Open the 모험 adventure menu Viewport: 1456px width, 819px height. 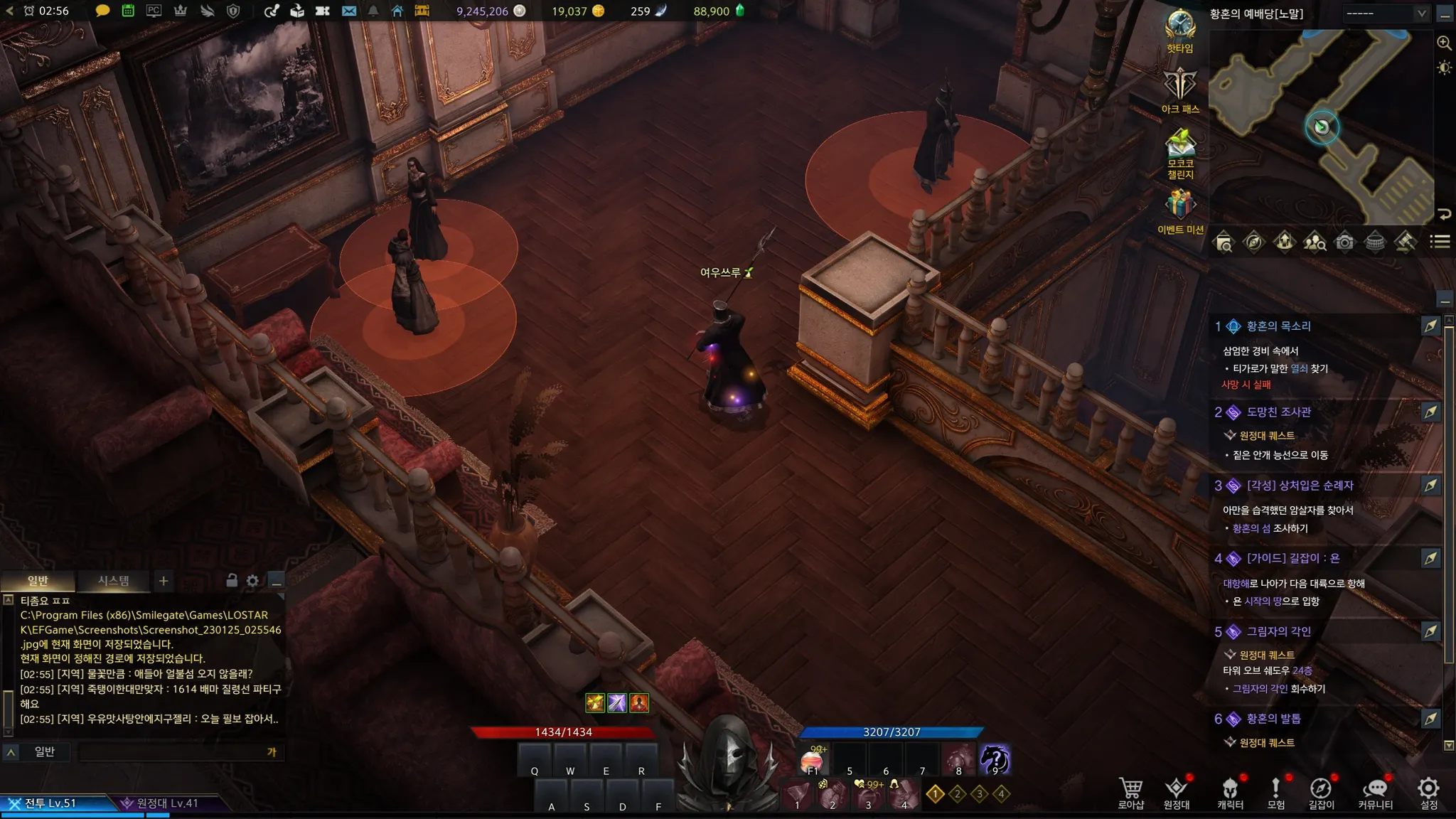pos(1275,791)
